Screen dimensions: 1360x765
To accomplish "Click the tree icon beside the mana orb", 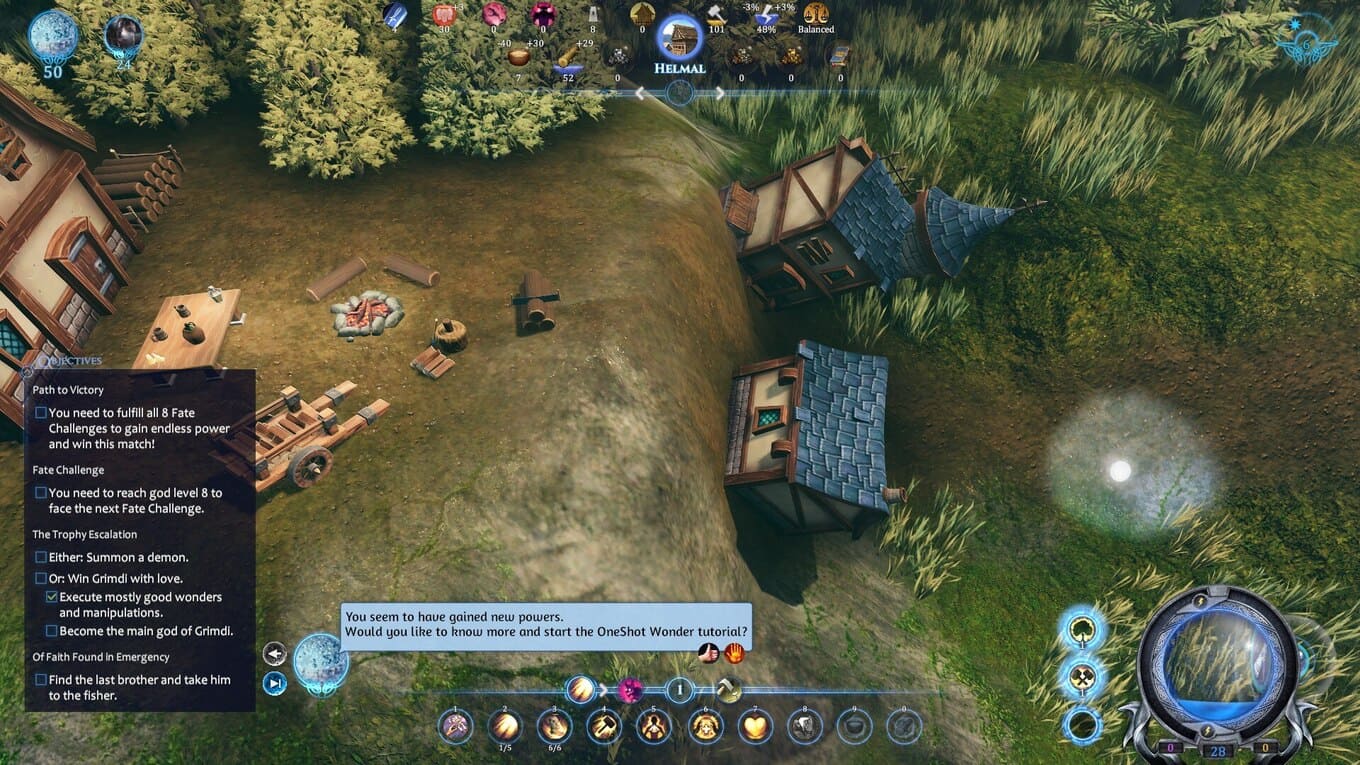I will [x=1082, y=630].
